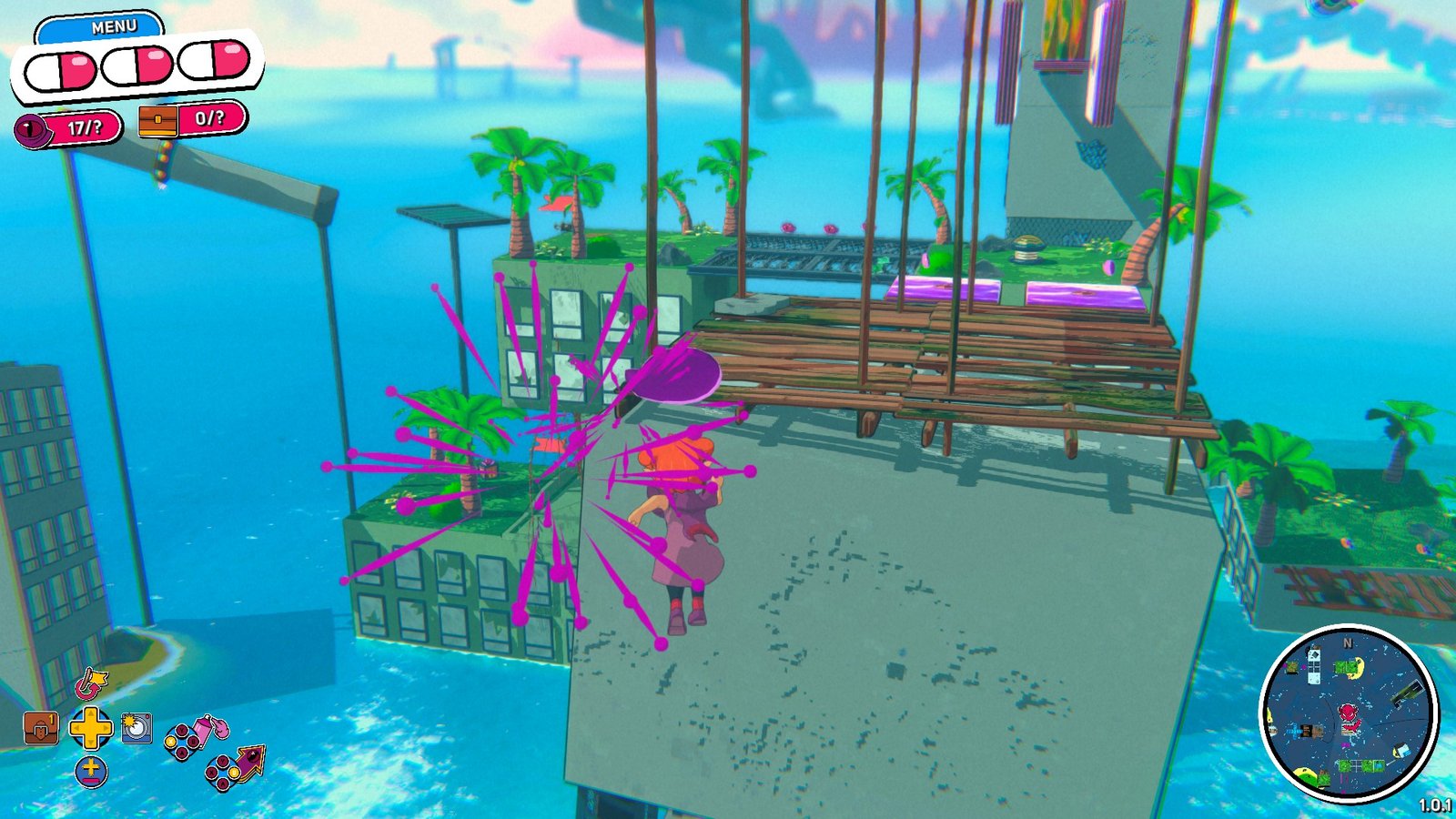Expand the chest counter showing 0/?
The height and width of the screenshot is (819, 1456).
click(x=209, y=119)
